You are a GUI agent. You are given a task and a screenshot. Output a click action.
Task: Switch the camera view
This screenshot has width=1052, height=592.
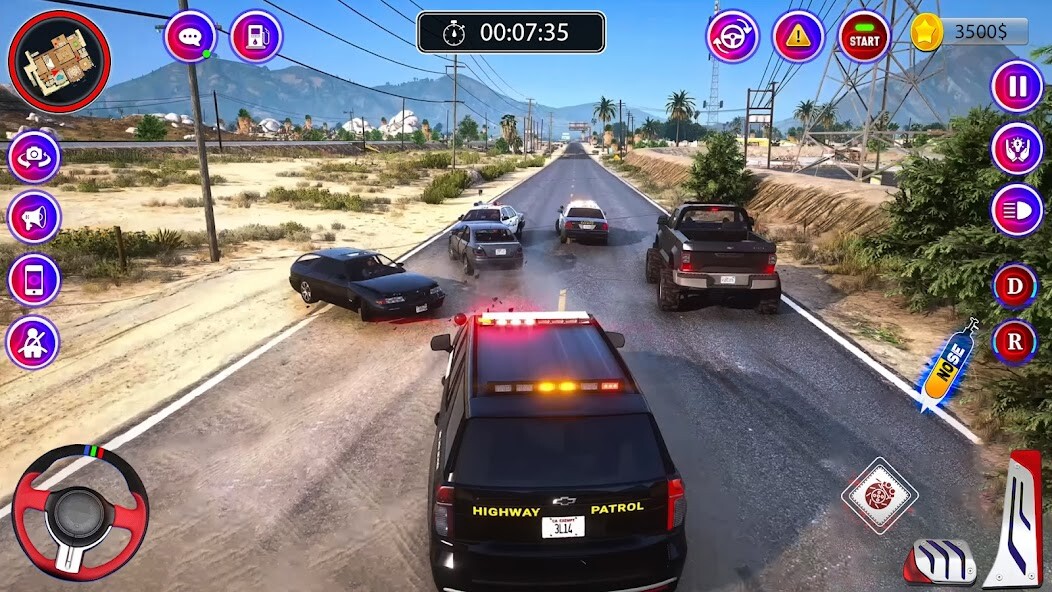coord(34,157)
